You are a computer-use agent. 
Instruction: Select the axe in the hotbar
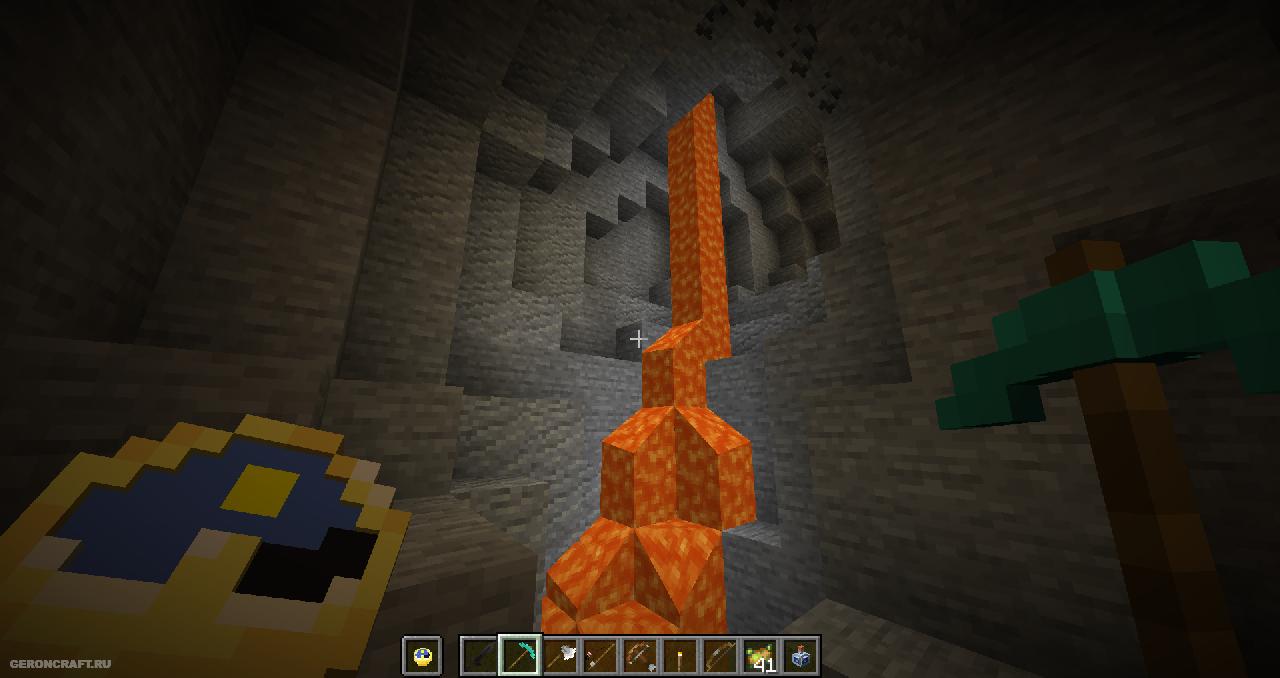560,656
